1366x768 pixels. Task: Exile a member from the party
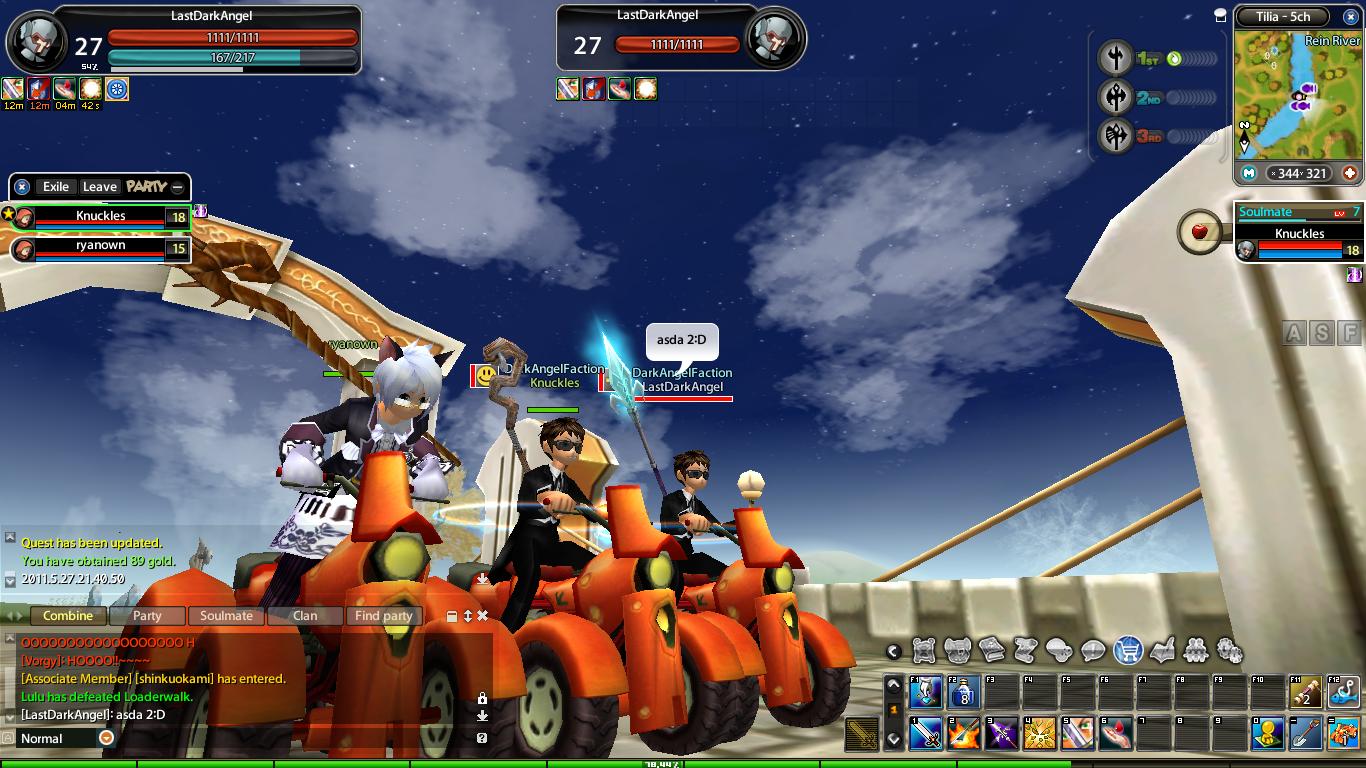(55, 187)
